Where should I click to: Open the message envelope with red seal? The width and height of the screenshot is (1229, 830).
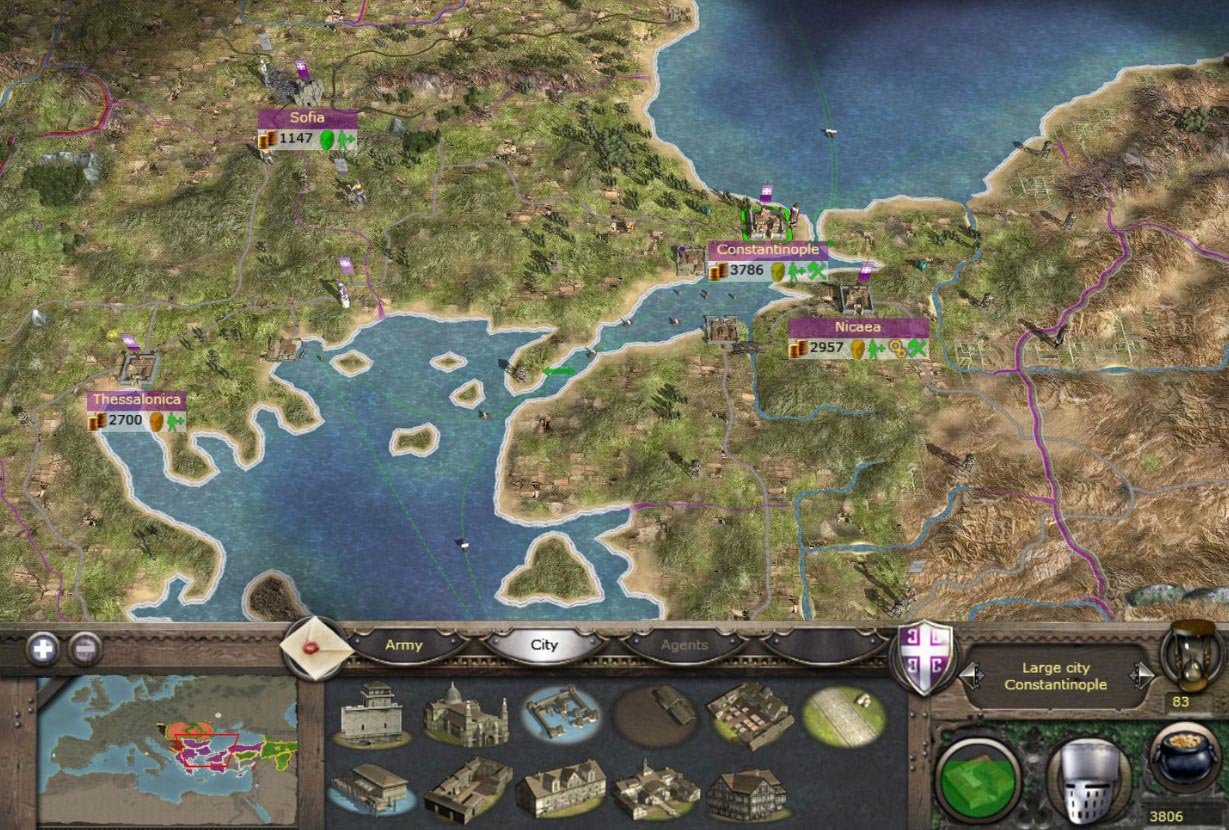(318, 647)
